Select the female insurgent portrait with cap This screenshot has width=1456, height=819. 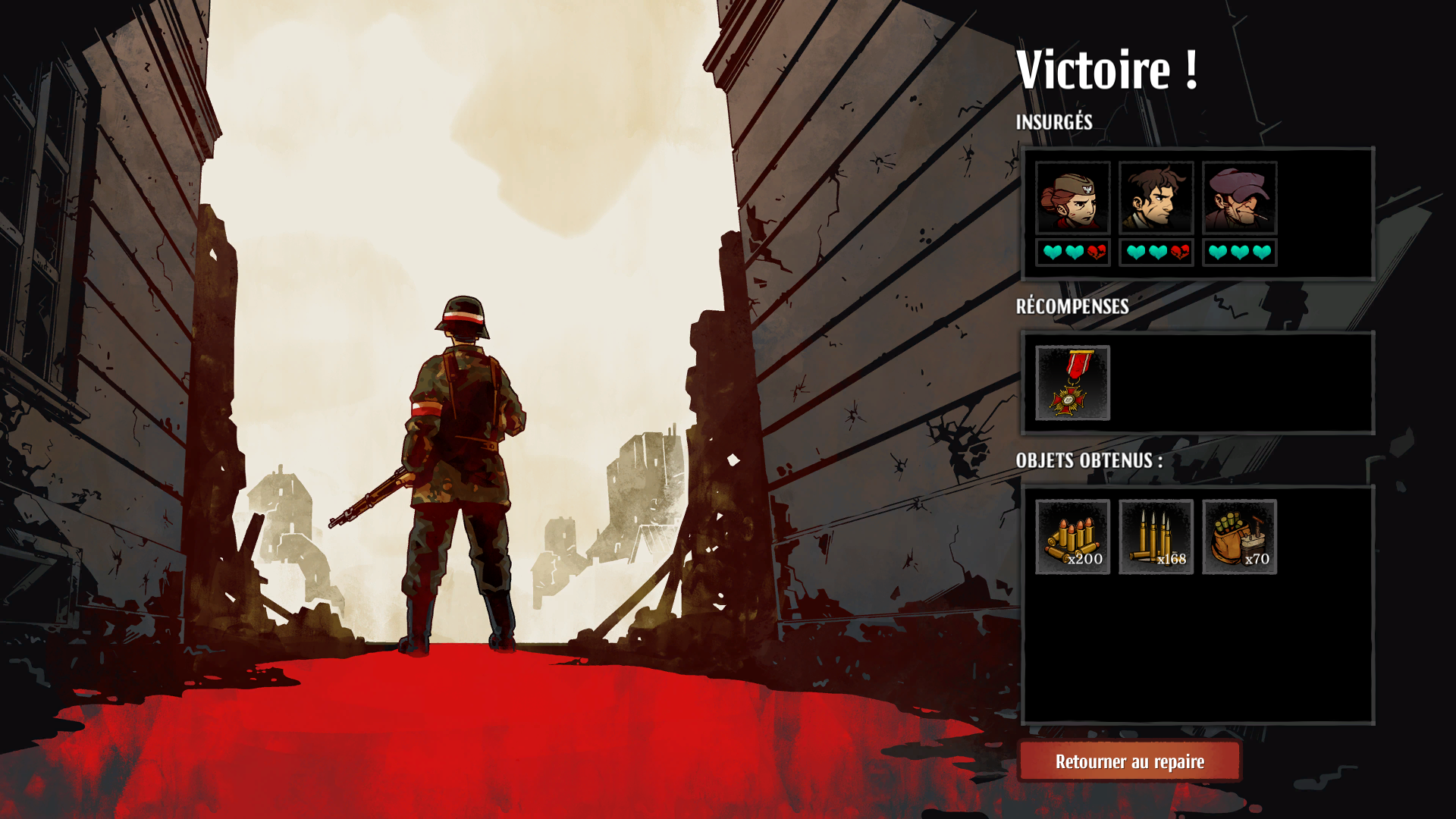point(1072,198)
